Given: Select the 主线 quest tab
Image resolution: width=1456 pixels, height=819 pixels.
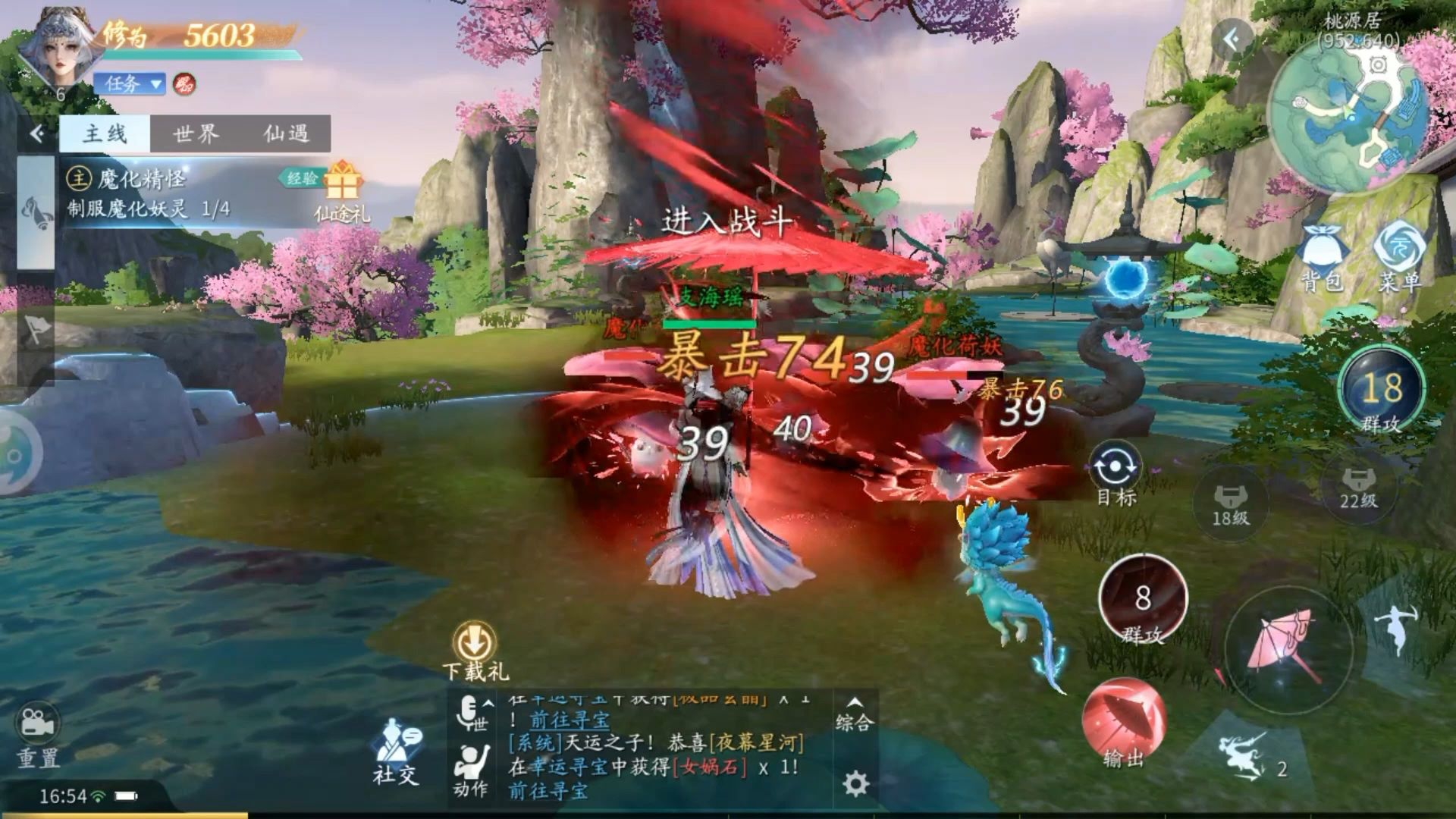Looking at the screenshot, I should point(105,134).
